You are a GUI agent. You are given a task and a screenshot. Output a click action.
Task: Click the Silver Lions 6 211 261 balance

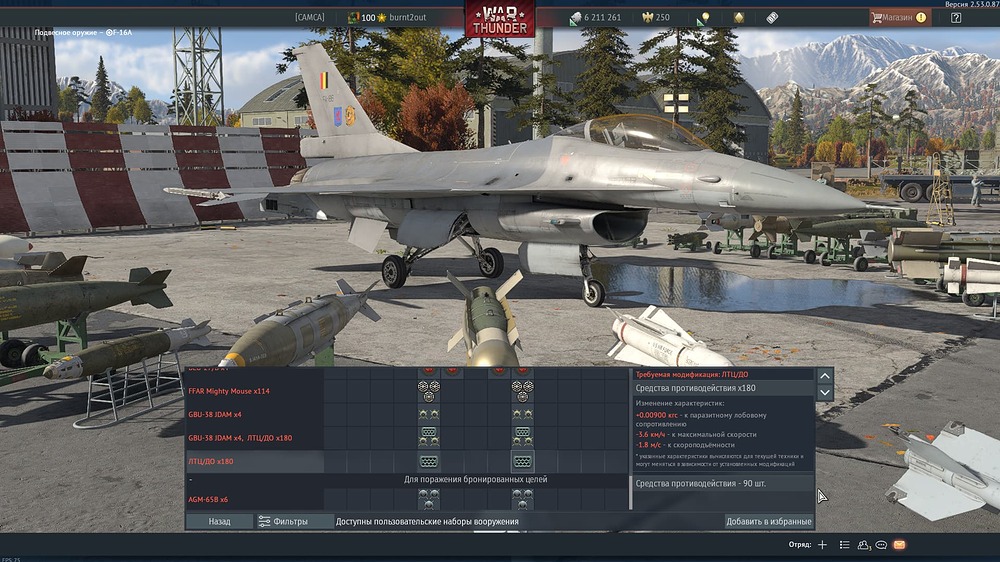coord(596,18)
